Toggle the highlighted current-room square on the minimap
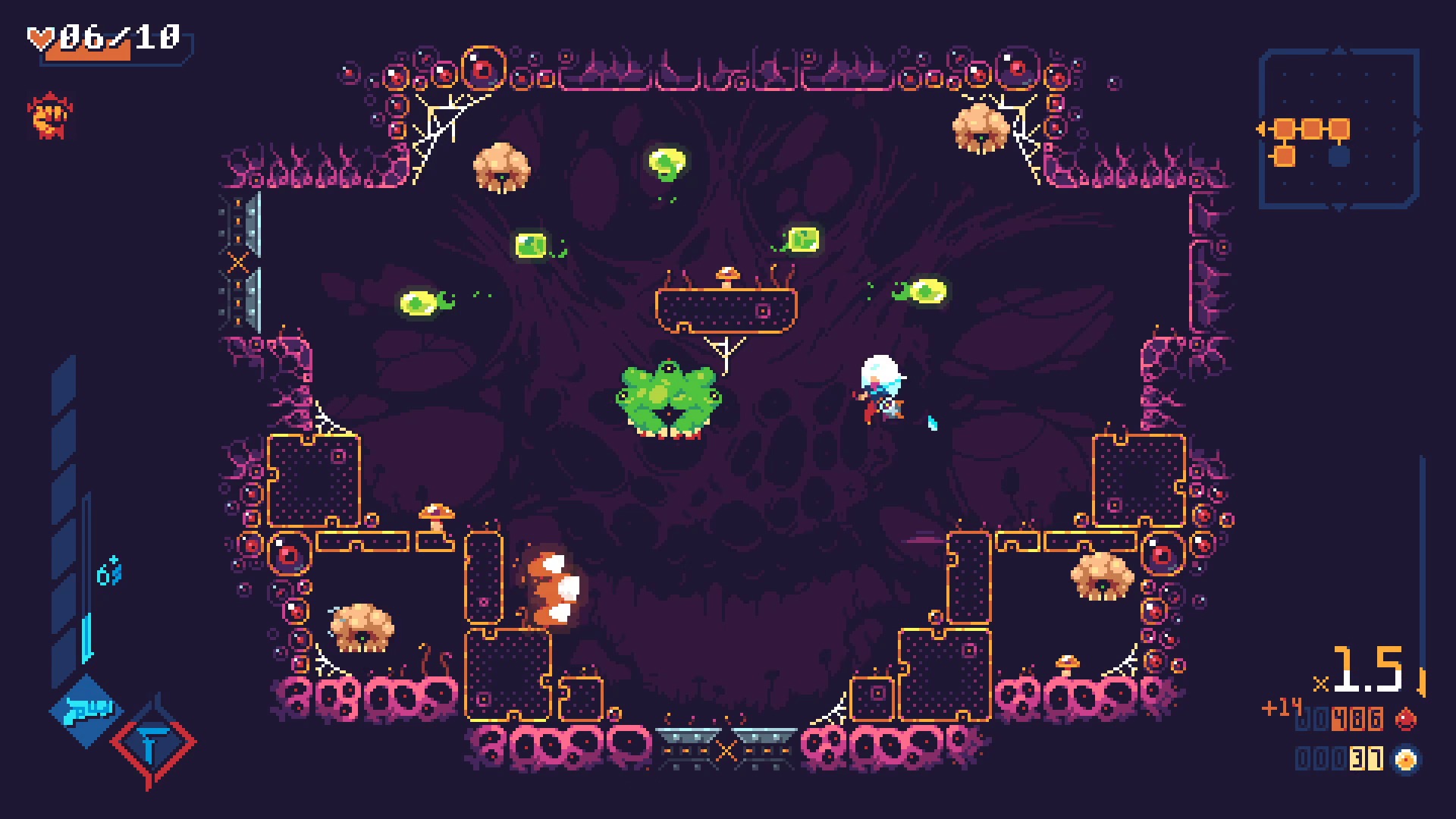 1338,128
